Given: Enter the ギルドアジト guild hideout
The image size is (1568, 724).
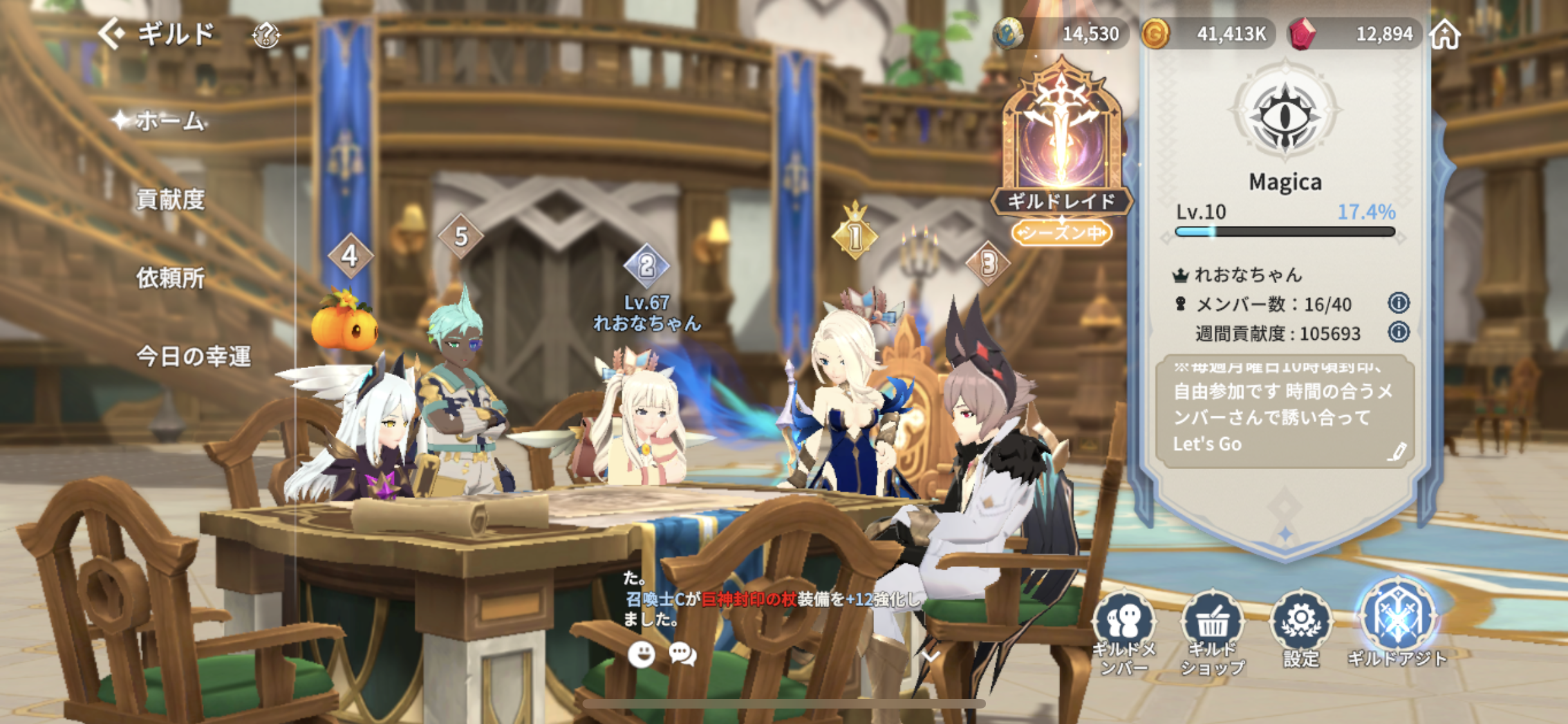Looking at the screenshot, I should pos(1397,624).
